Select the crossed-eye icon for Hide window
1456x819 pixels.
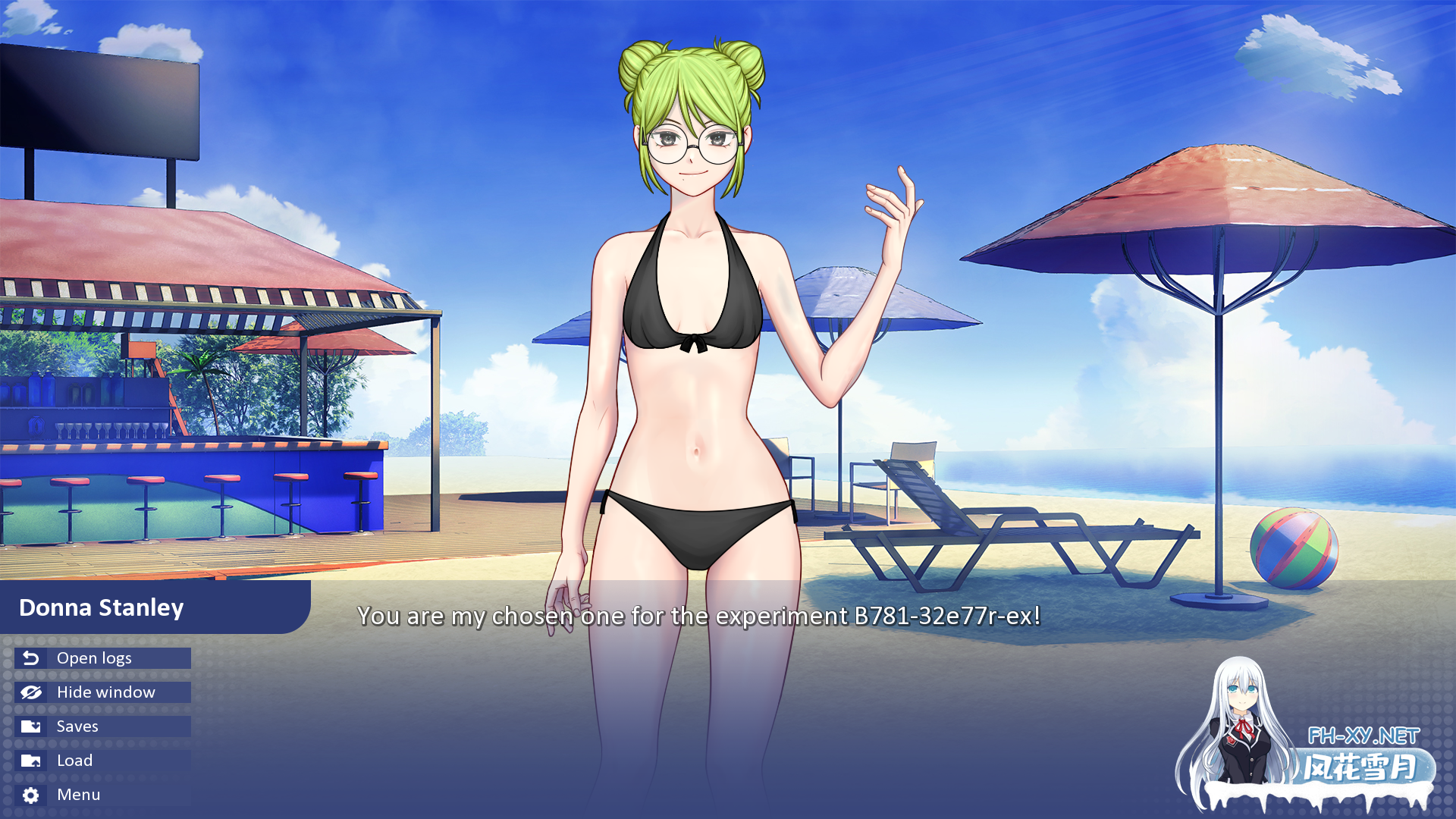tap(30, 692)
